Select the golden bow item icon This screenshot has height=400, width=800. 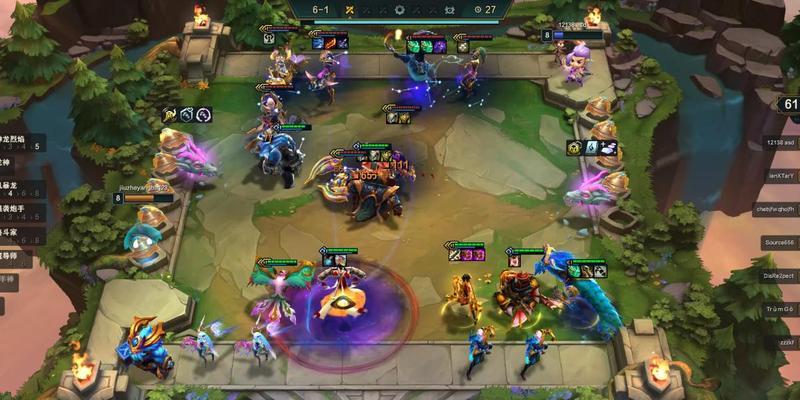click(168, 115)
